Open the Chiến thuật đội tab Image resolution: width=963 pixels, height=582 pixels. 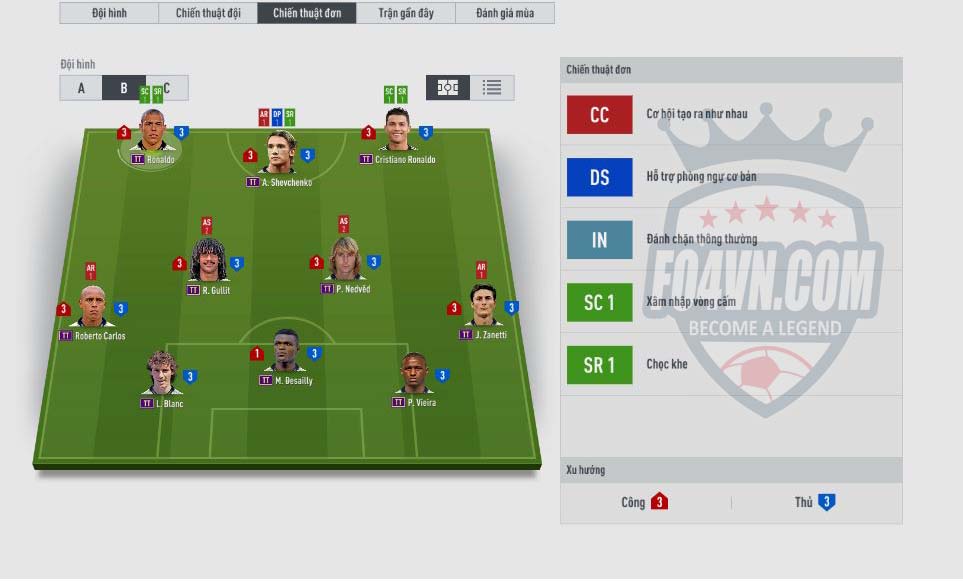(207, 13)
